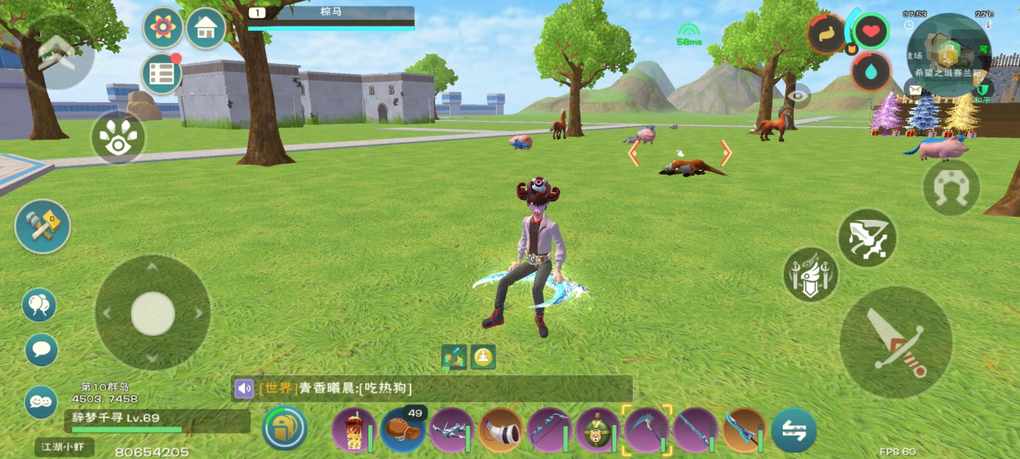The image size is (1020, 459).
Task: Tap the paw print pet button
Action: click(x=118, y=138)
